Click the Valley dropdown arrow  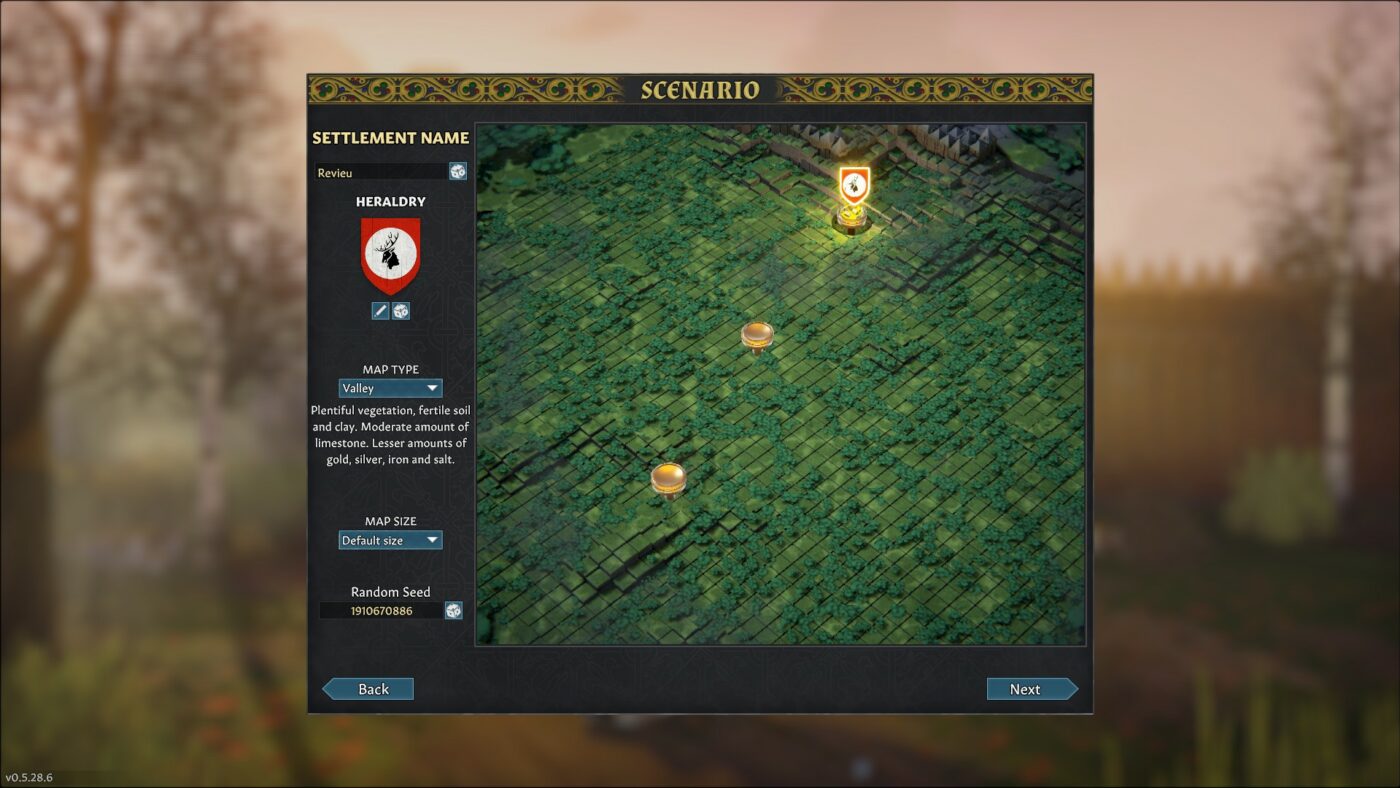point(433,388)
